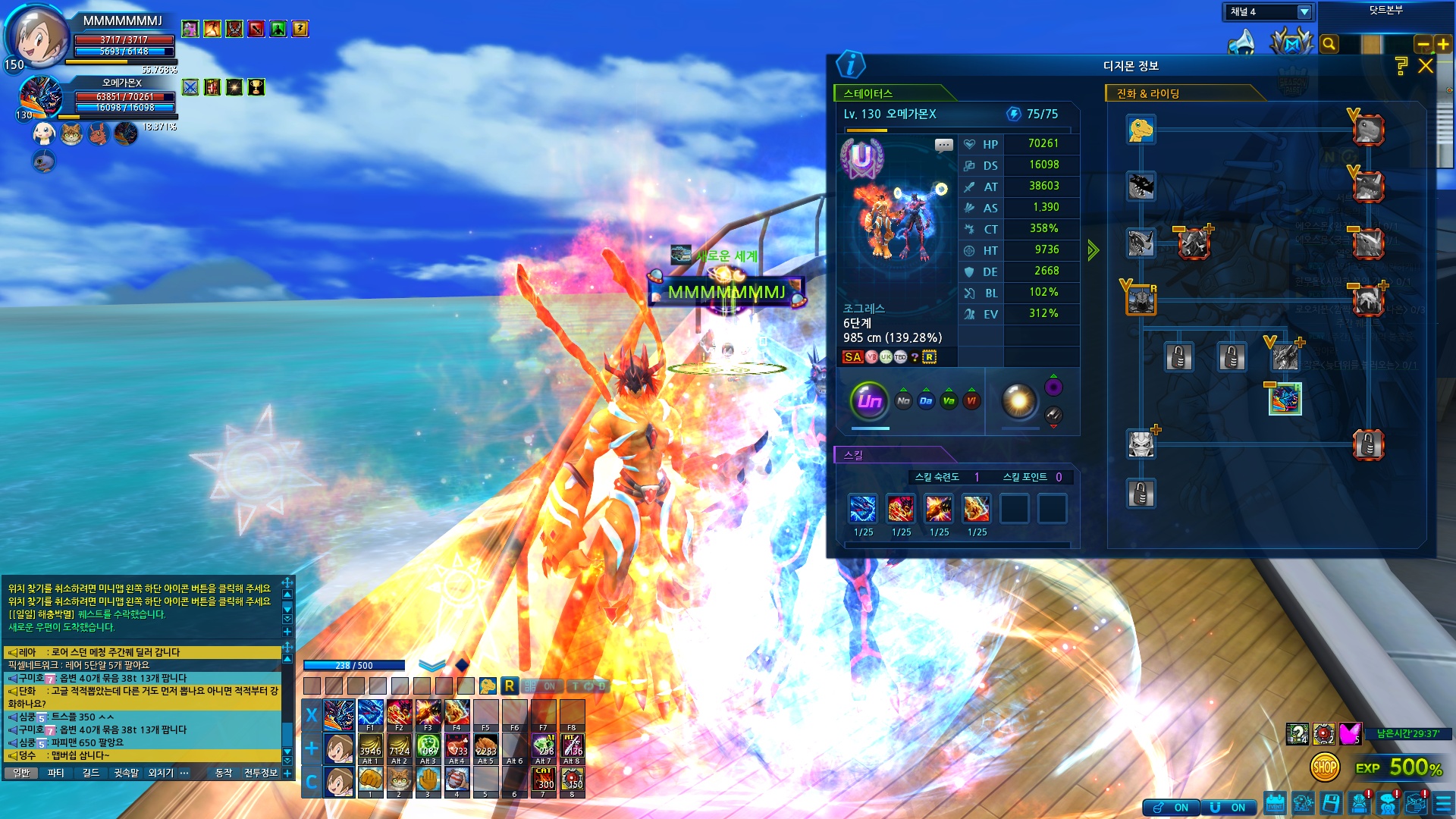Open the EVENT calendar menu
This screenshot has height=819, width=1456.
1275,802
